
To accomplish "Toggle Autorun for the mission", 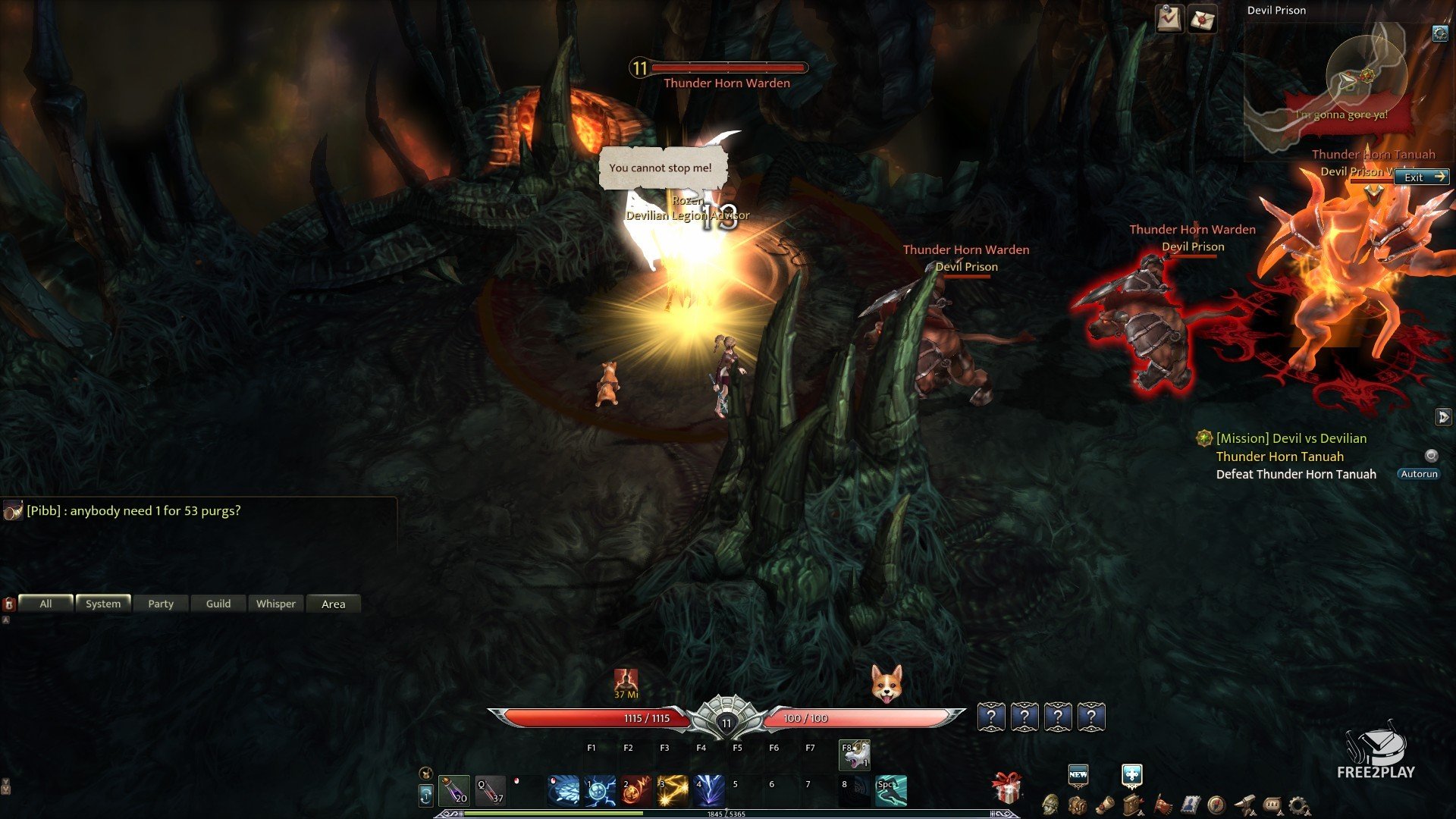I will coord(1418,474).
